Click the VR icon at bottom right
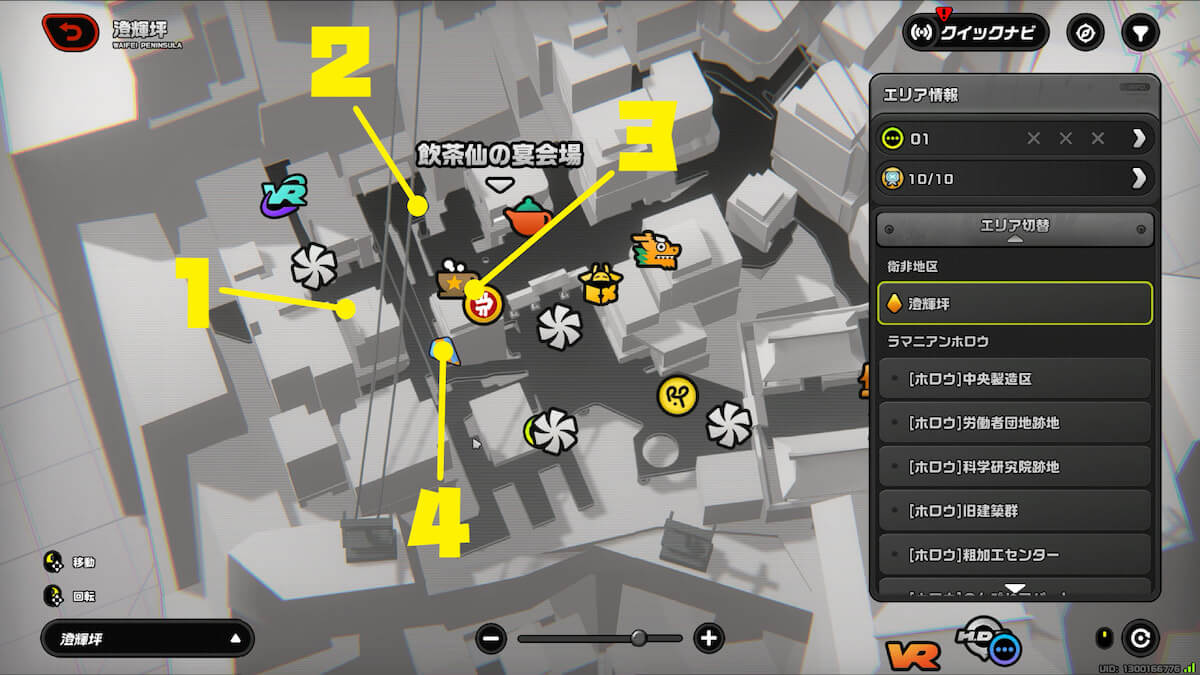This screenshot has width=1200, height=675. pos(912,655)
